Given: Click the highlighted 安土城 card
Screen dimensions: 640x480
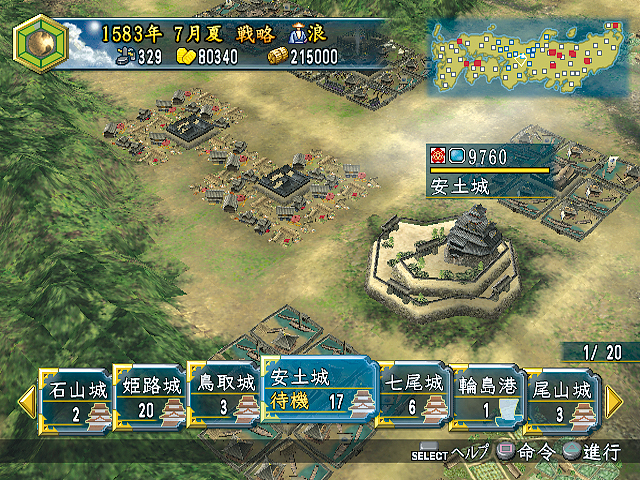Looking at the screenshot, I should point(318,392).
